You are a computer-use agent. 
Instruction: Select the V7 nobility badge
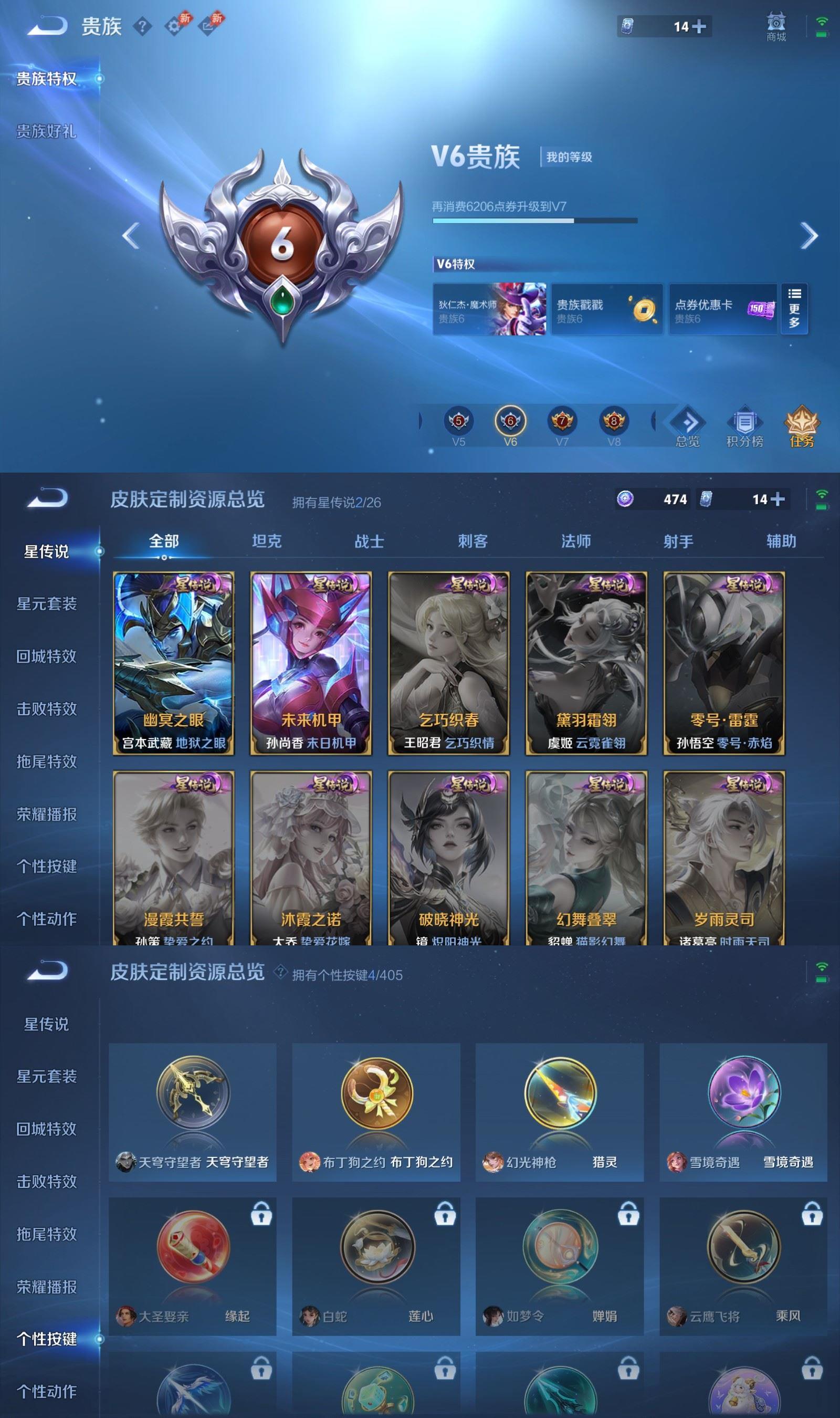pos(562,421)
